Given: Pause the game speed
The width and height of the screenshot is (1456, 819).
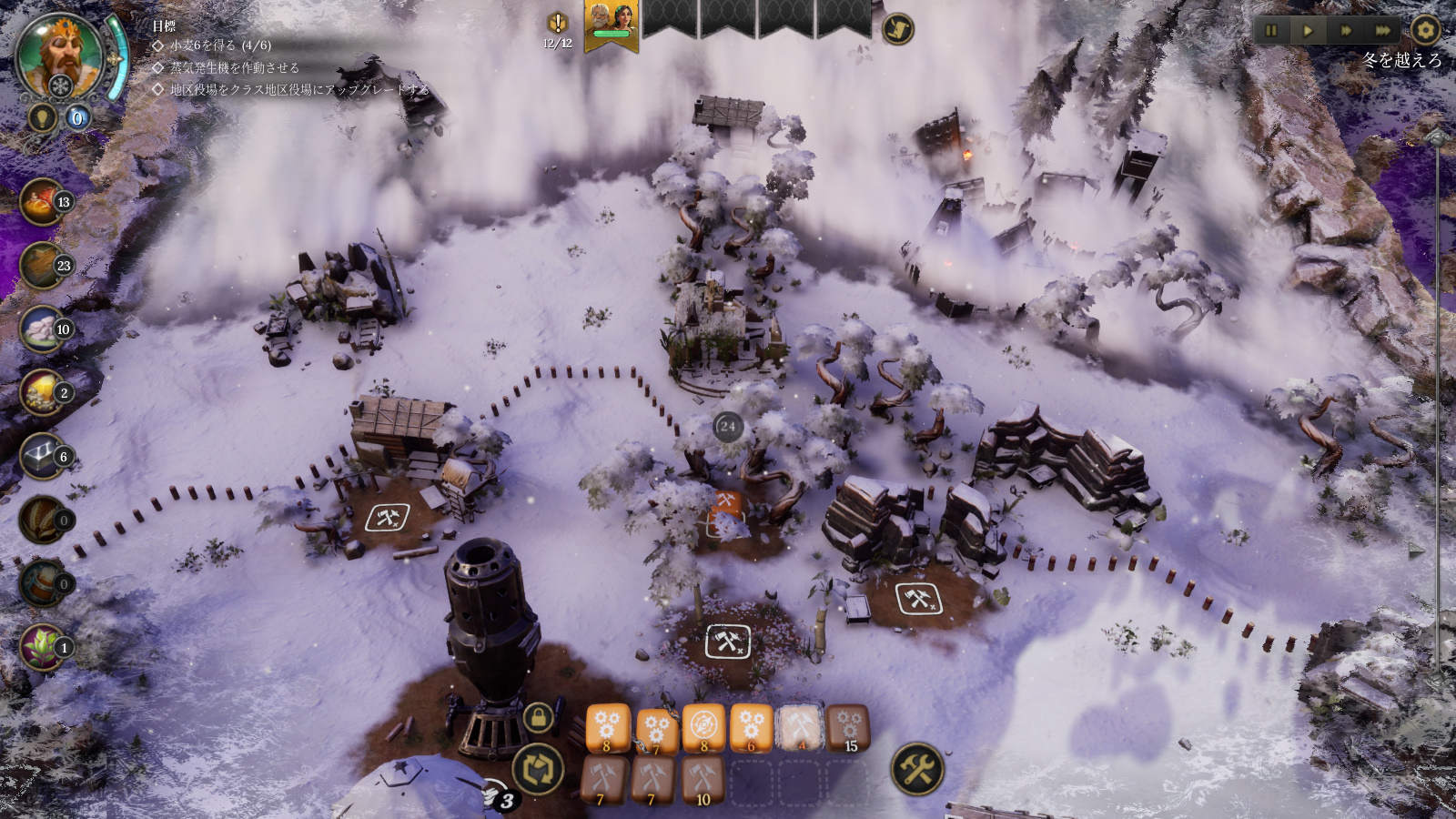Looking at the screenshot, I should pyautogui.click(x=1271, y=31).
